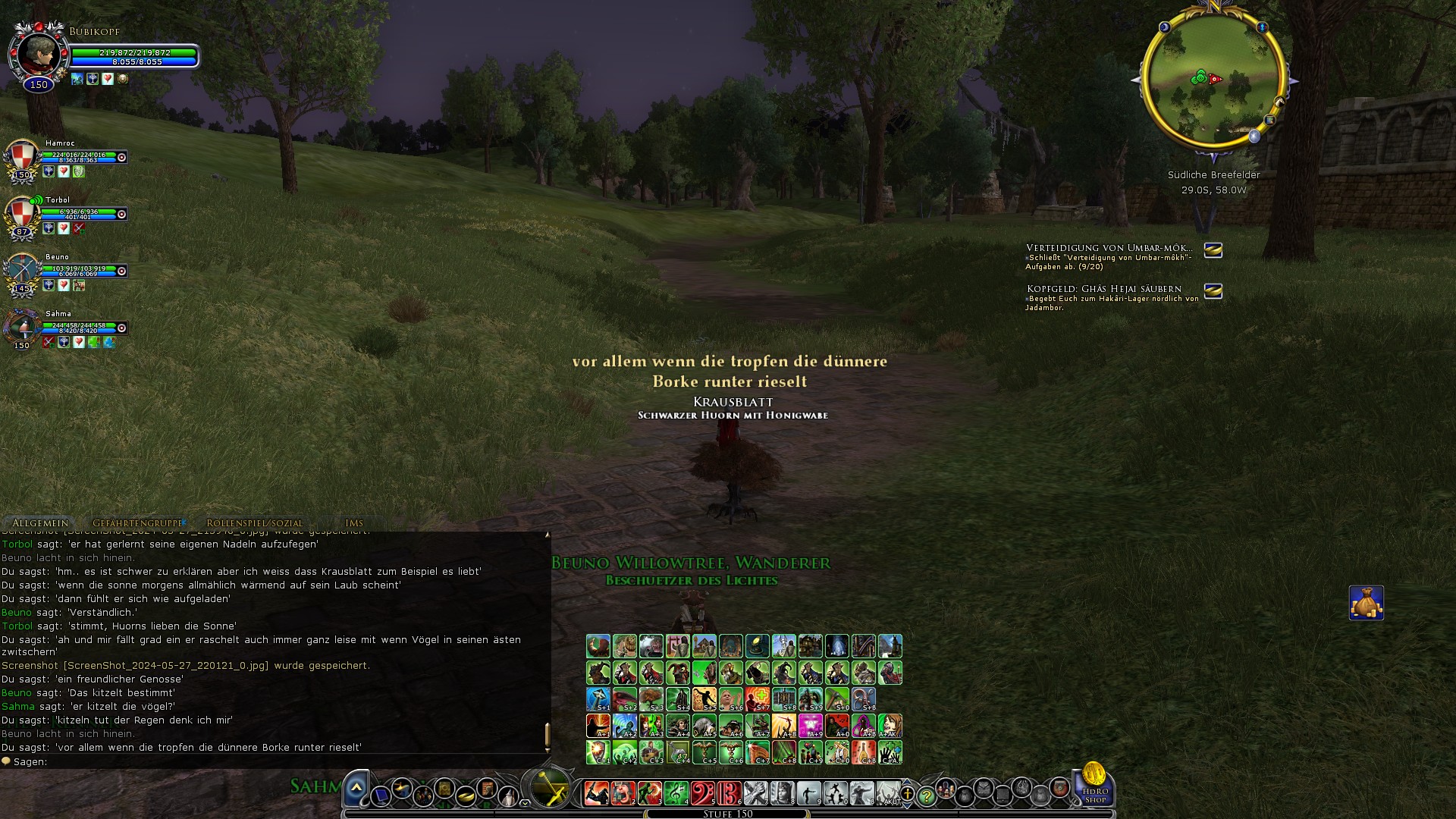Select the Rollenspiel/Sozial chat tab
The image size is (1456, 819).
254,523
